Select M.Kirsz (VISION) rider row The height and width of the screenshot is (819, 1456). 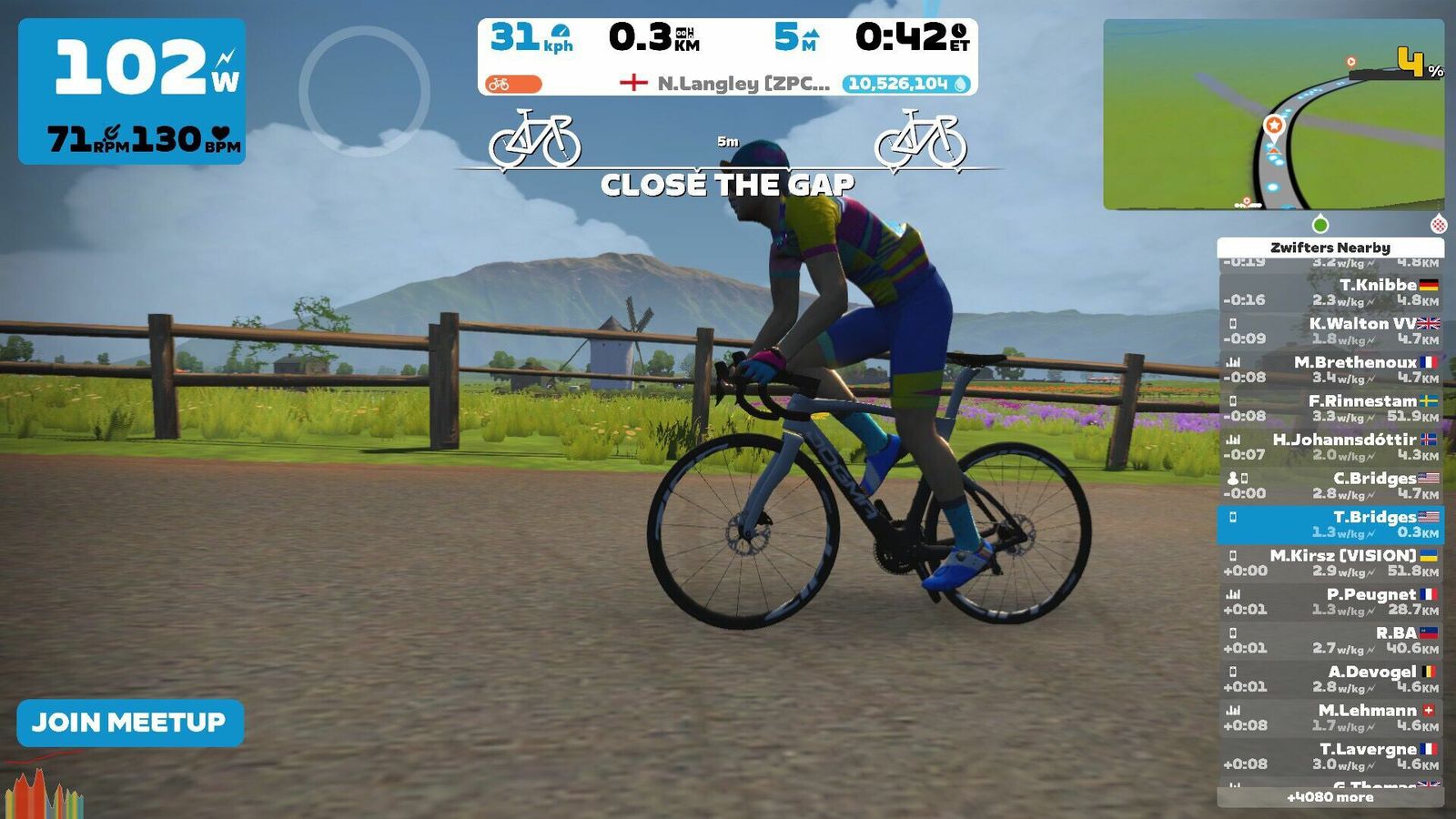[1330, 562]
